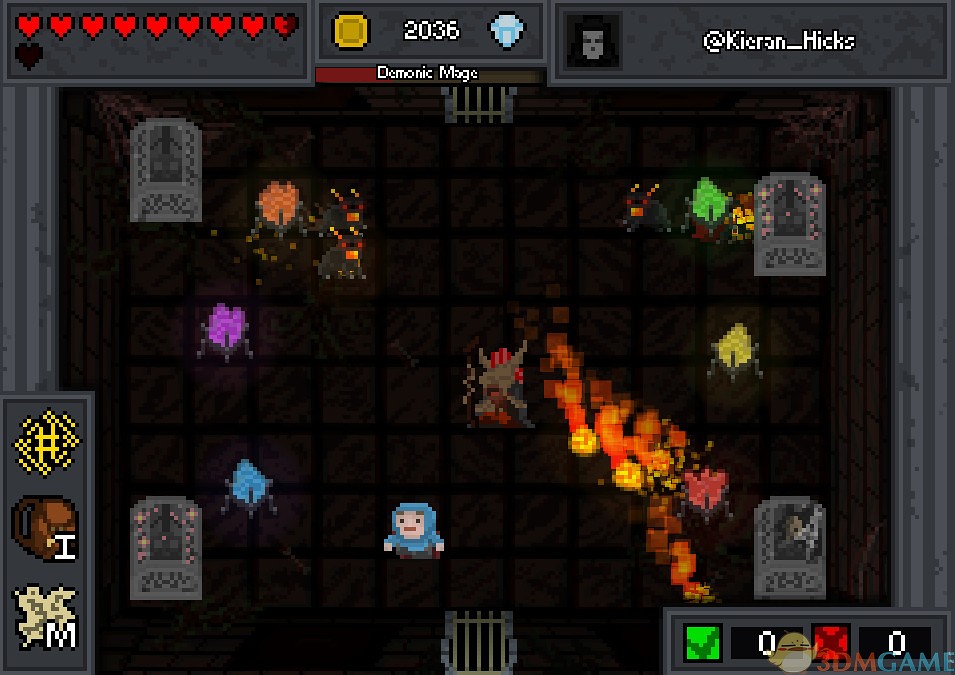Image resolution: width=955 pixels, height=675 pixels.
Task: Click the green checkmark icon
Action: (x=703, y=642)
